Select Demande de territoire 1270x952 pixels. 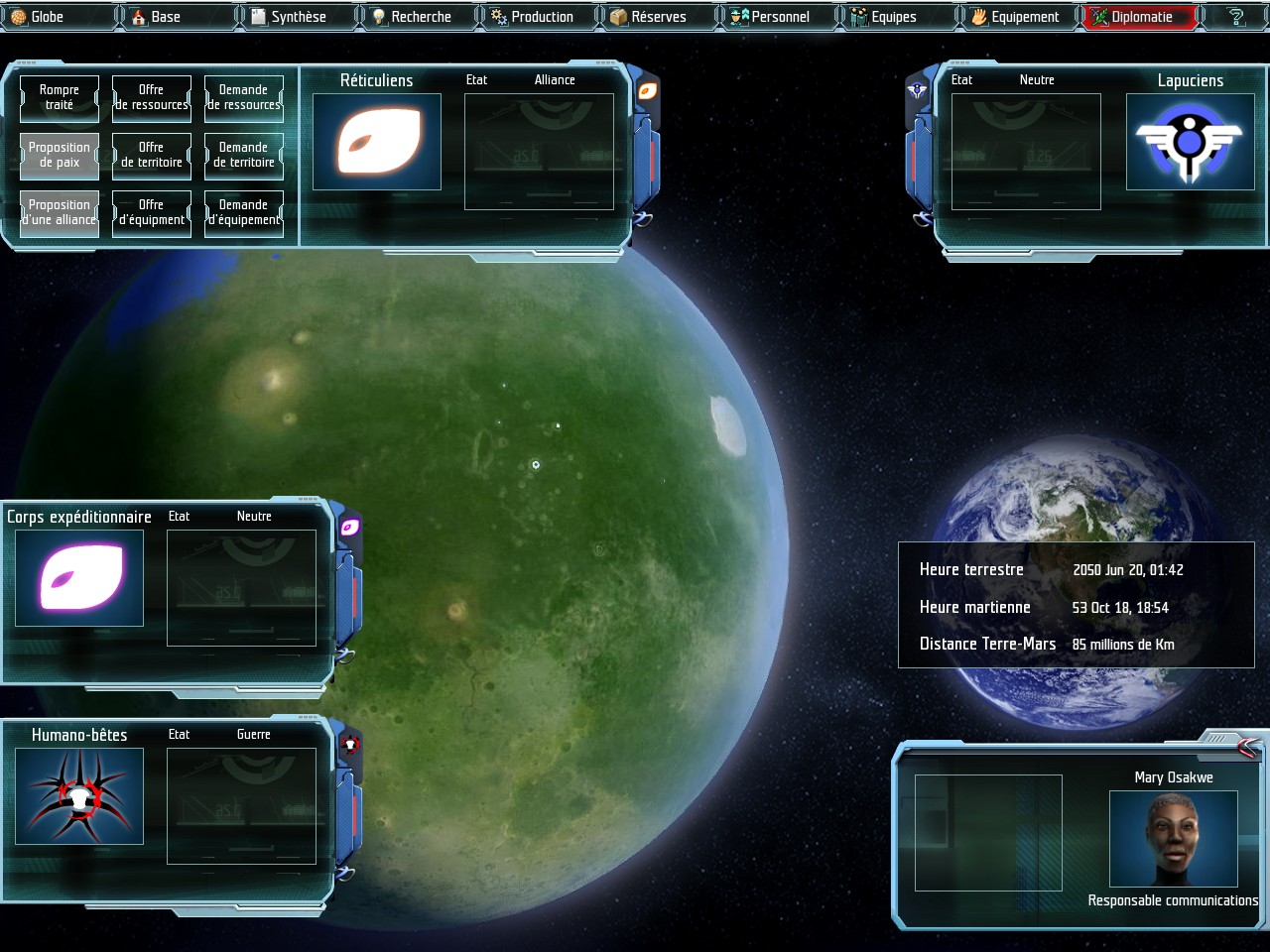(244, 155)
